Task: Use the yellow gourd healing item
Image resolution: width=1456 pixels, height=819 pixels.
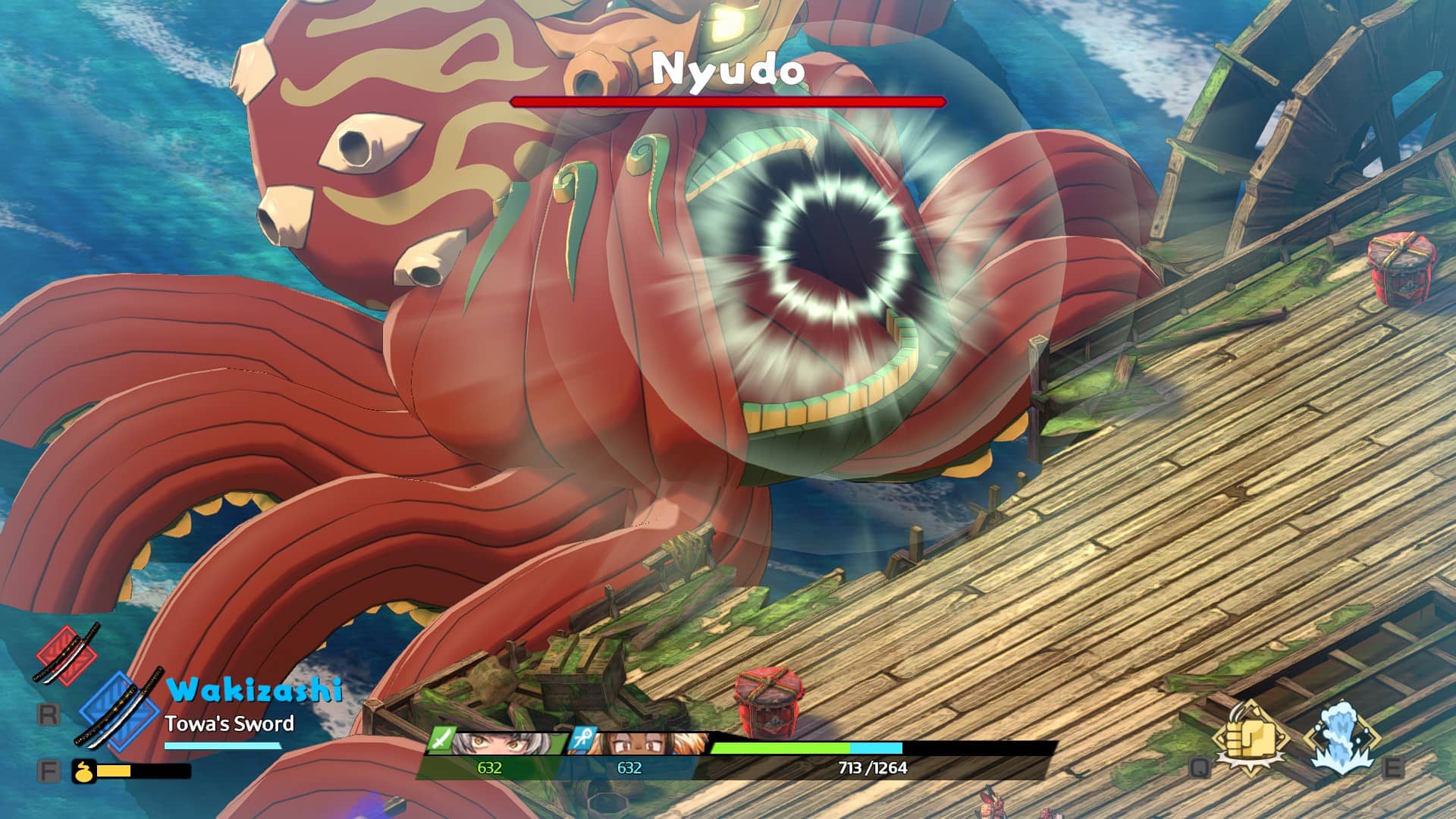Action: coord(83,771)
